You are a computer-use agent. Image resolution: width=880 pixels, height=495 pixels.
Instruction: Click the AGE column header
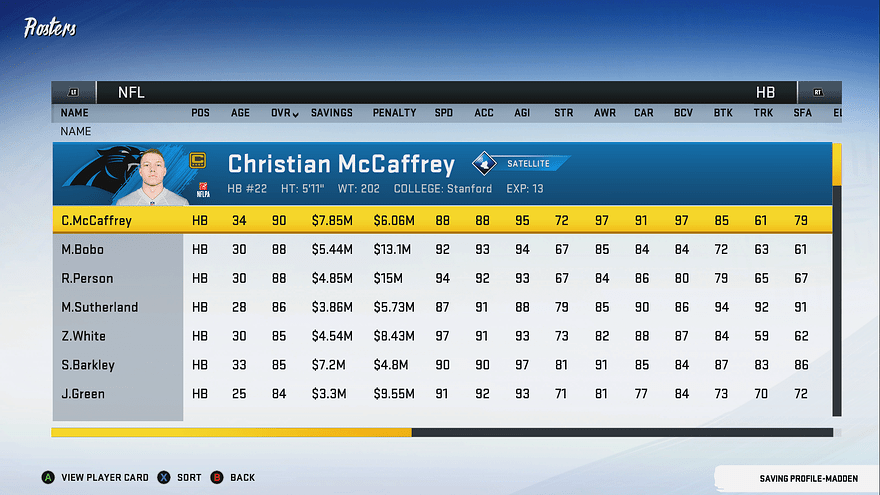tap(240, 113)
